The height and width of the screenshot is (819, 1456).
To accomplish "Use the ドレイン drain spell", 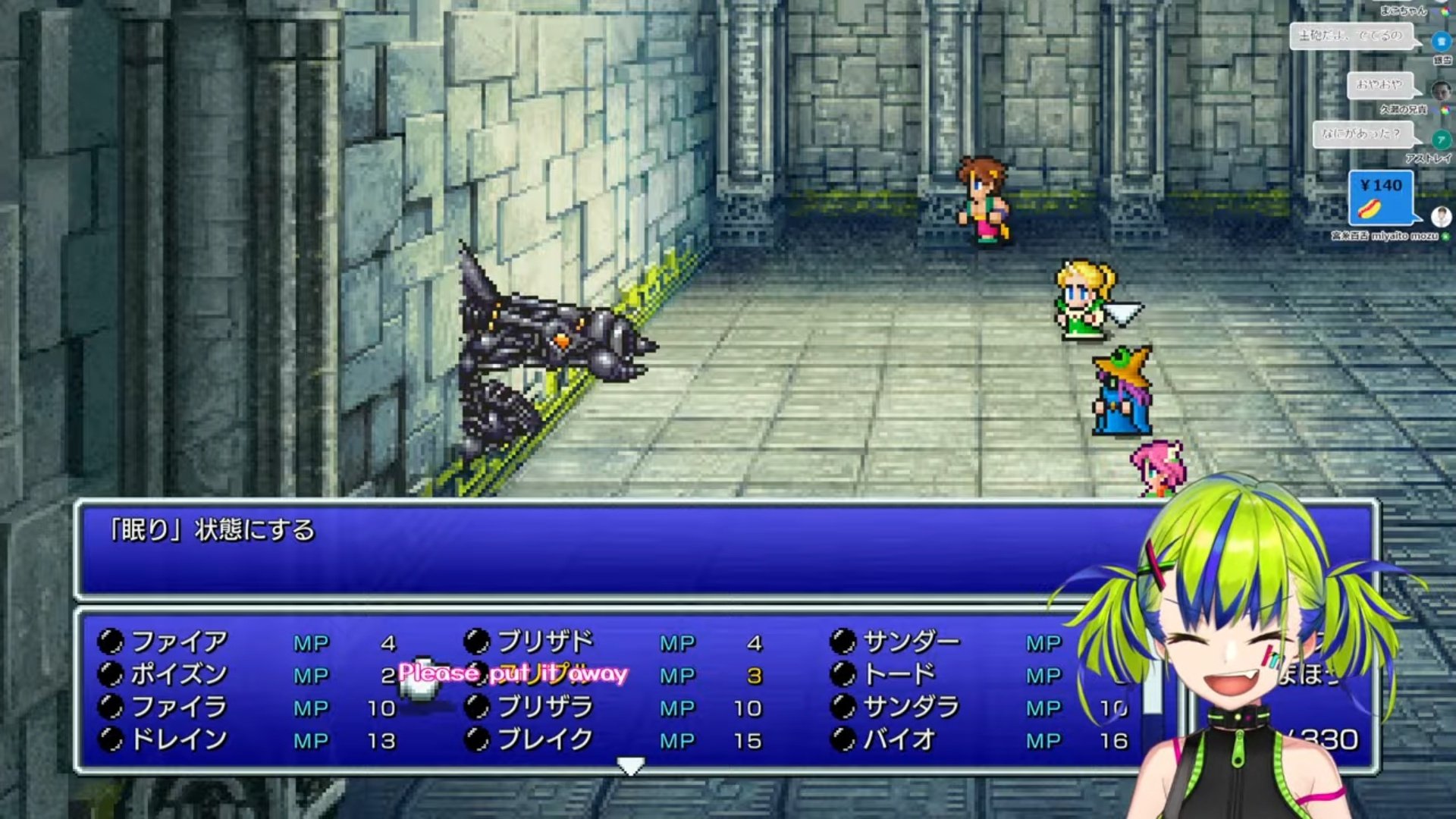I will pos(179,739).
